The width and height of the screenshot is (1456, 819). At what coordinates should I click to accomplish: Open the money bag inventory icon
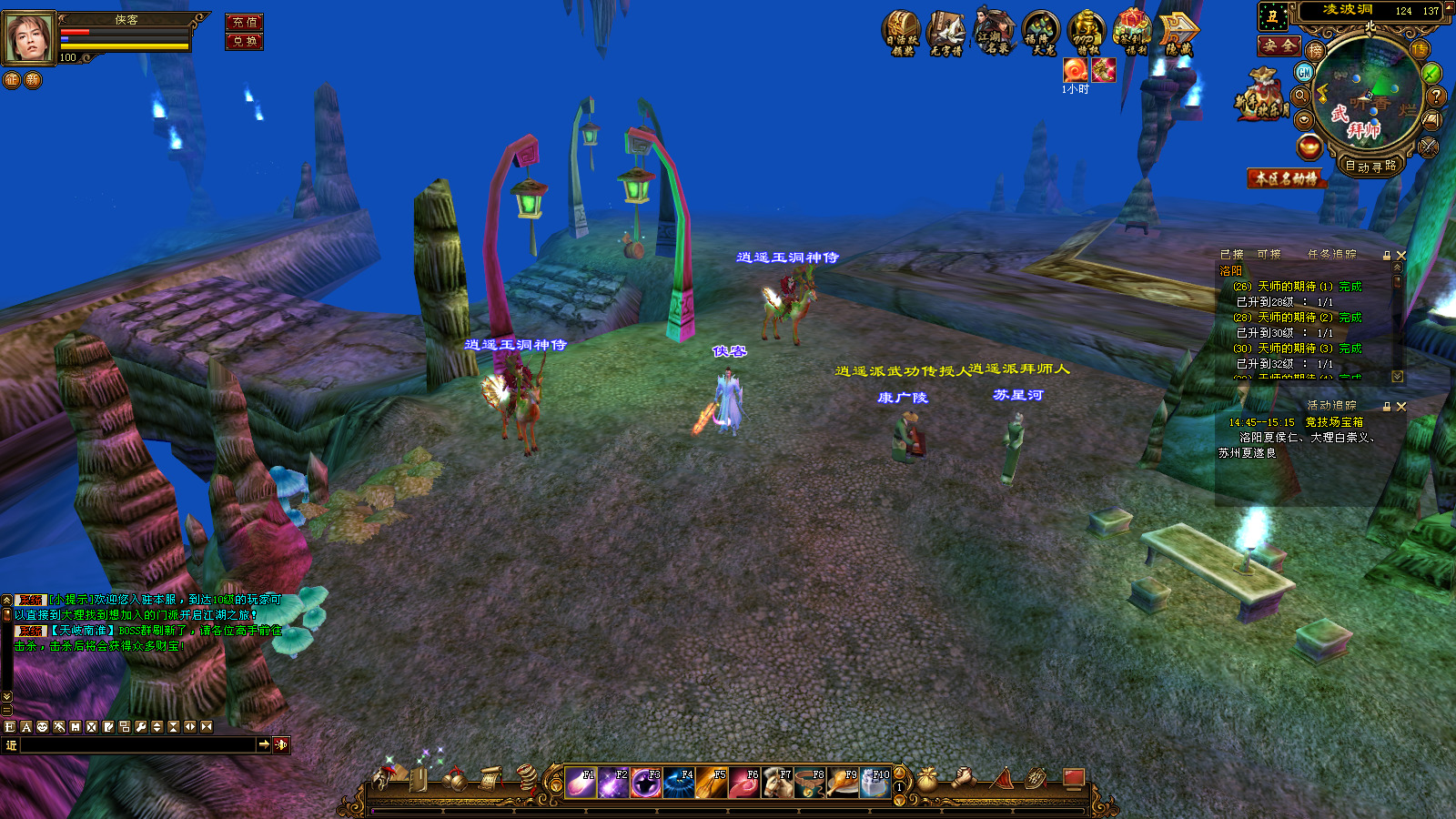tap(926, 779)
